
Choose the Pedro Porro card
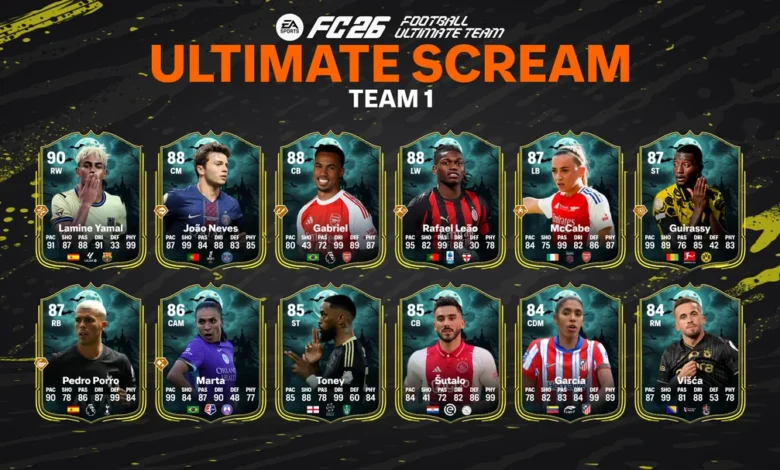(90, 350)
